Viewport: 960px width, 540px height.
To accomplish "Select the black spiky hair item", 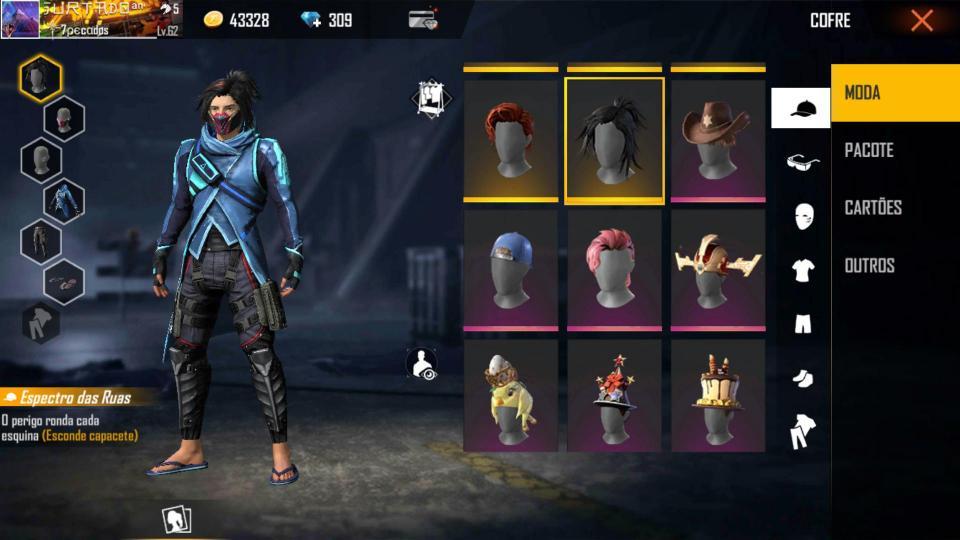I will tap(614, 140).
